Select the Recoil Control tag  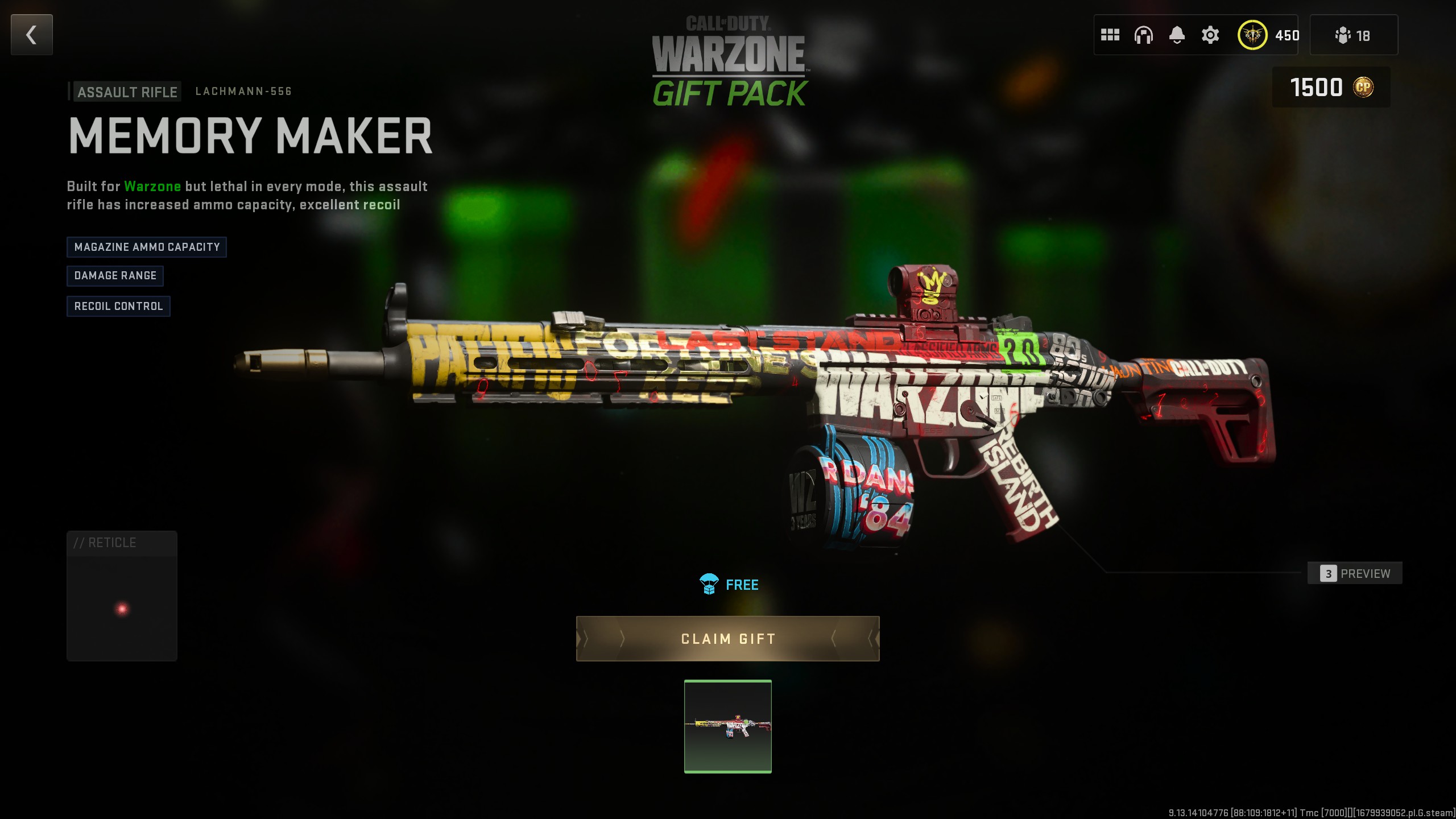118,307
